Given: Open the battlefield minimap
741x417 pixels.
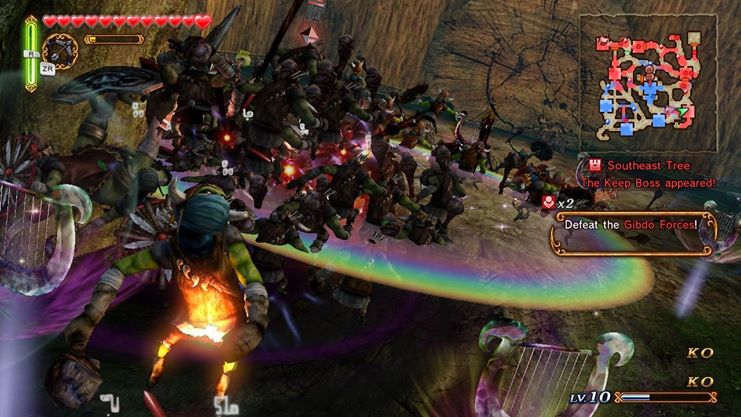Looking at the screenshot, I should click(649, 84).
